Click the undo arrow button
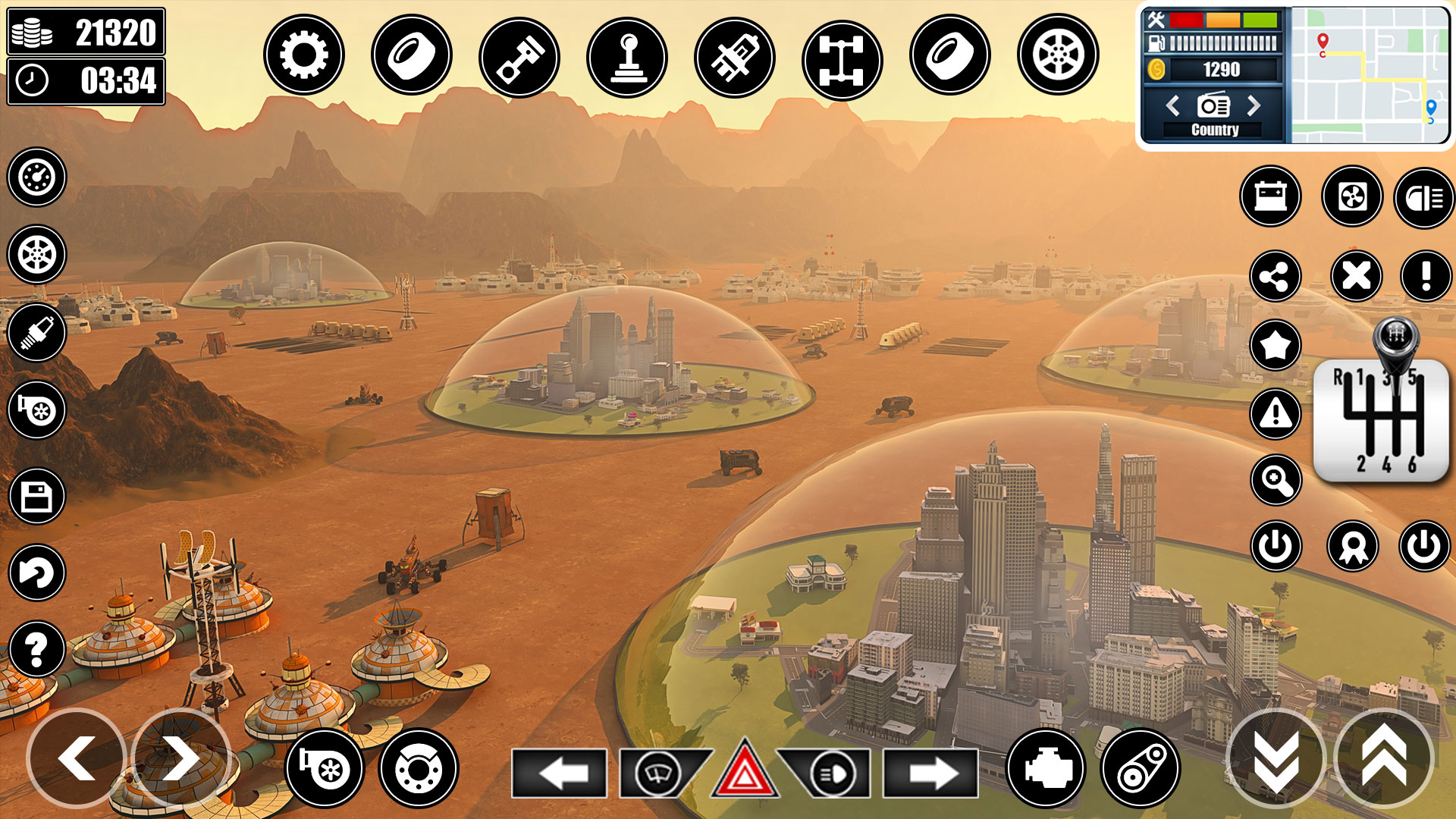The image size is (1456, 819). 36,573
